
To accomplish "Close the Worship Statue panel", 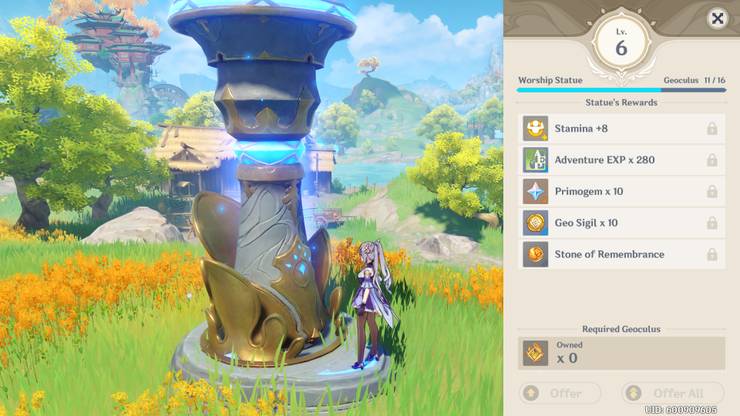I will 717,19.
